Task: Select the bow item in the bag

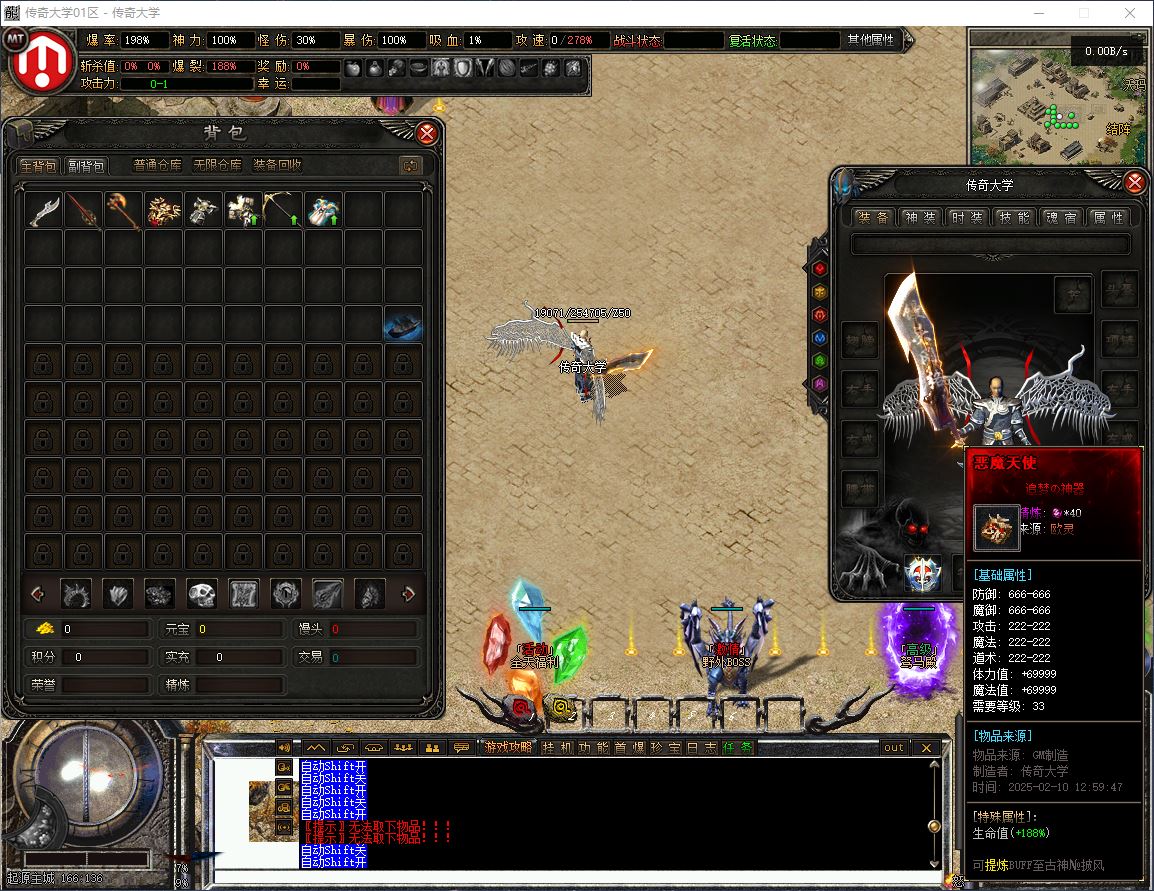Action: tap(284, 211)
